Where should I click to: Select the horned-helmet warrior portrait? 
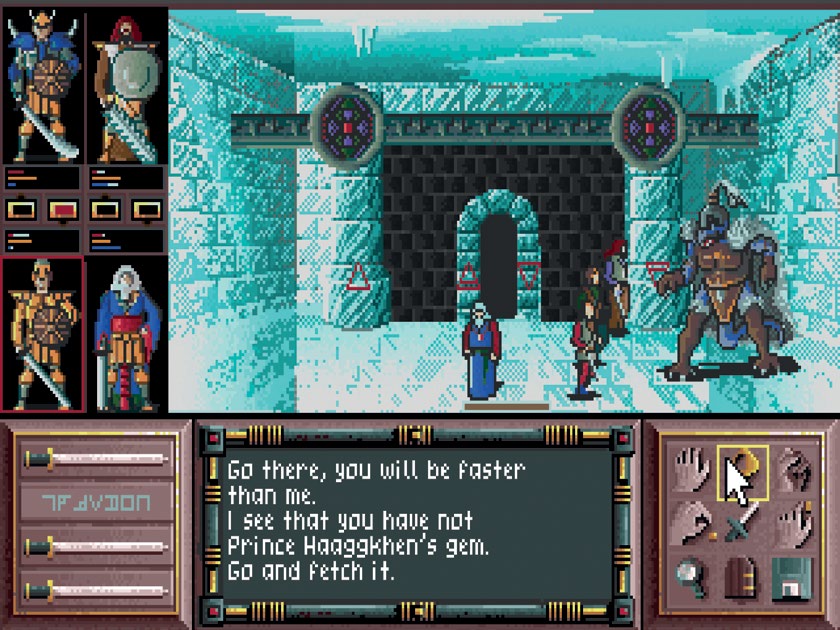tap(41, 87)
